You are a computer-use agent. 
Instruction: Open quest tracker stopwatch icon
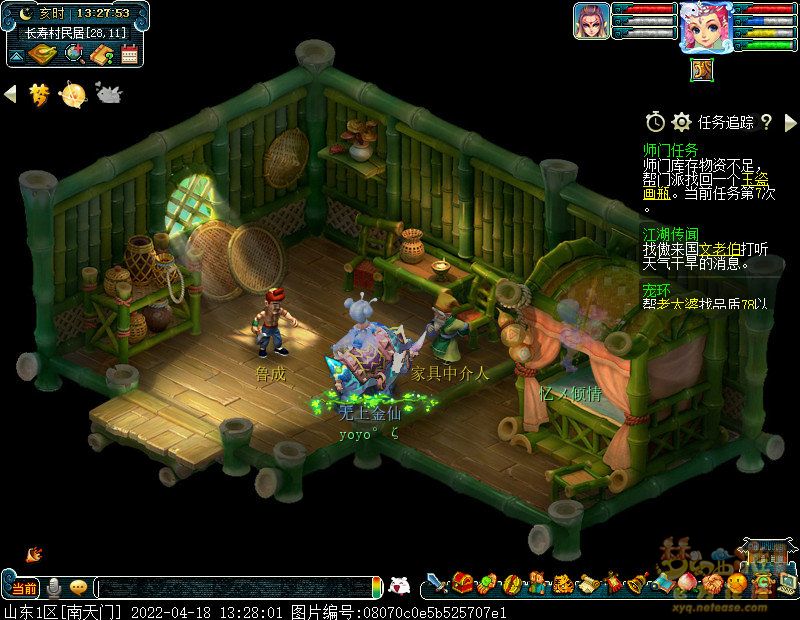(x=655, y=122)
